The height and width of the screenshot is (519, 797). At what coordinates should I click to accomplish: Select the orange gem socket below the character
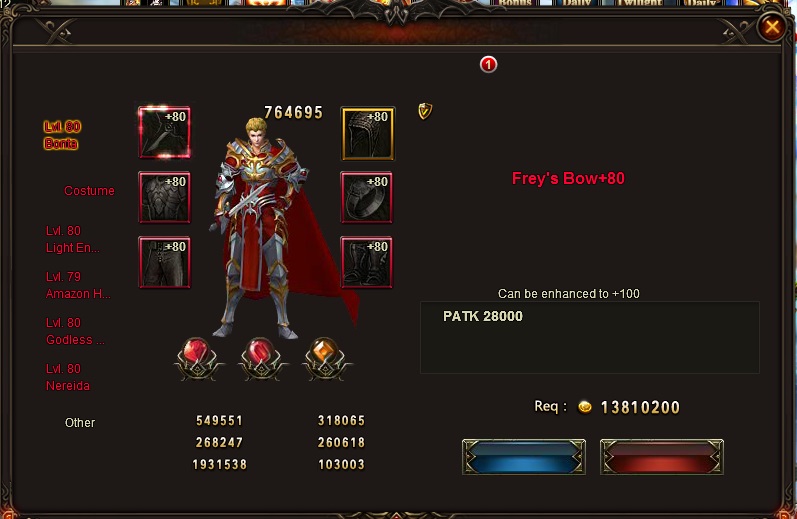(322, 357)
